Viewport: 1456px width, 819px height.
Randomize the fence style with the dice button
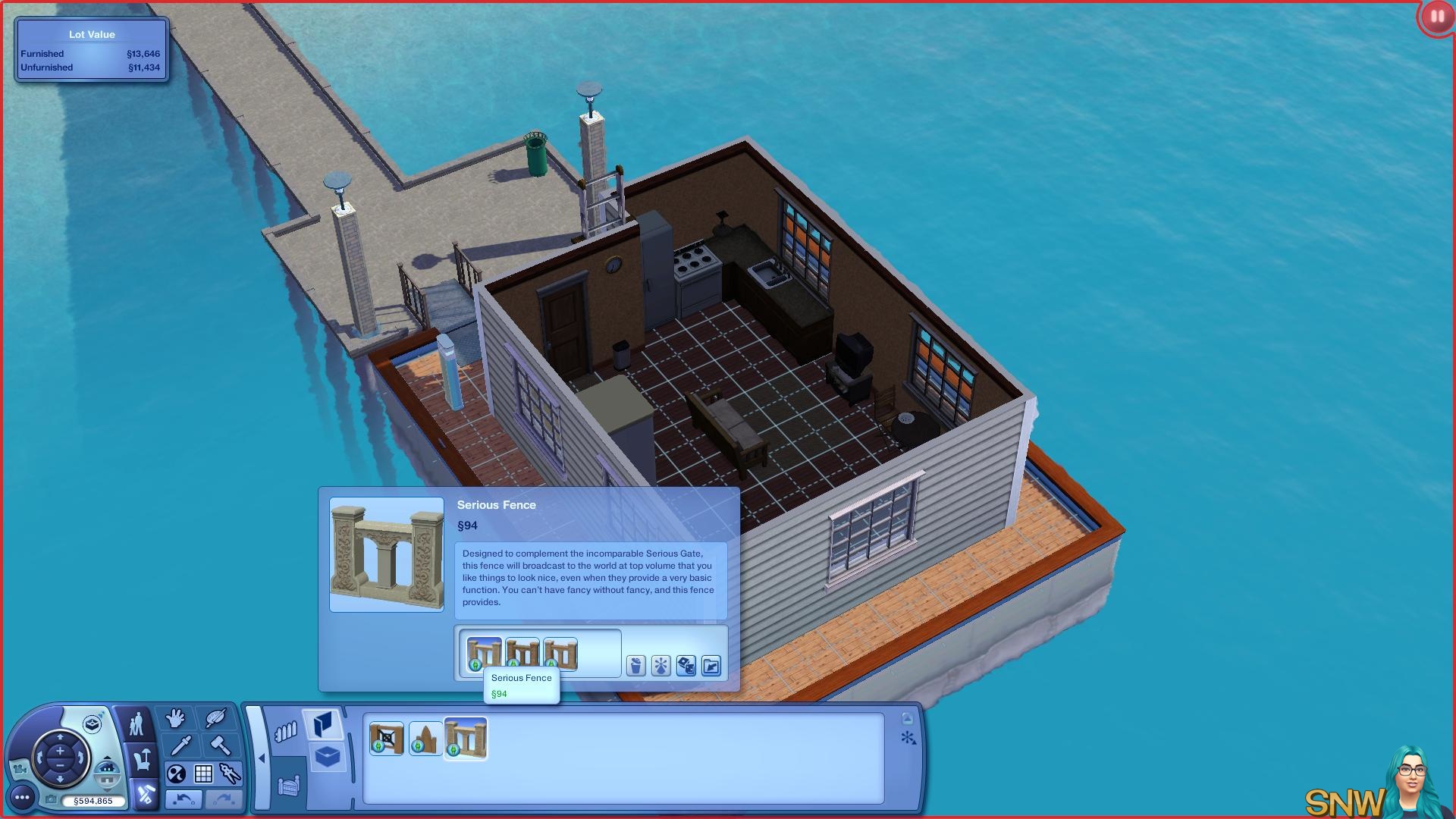tap(686, 666)
